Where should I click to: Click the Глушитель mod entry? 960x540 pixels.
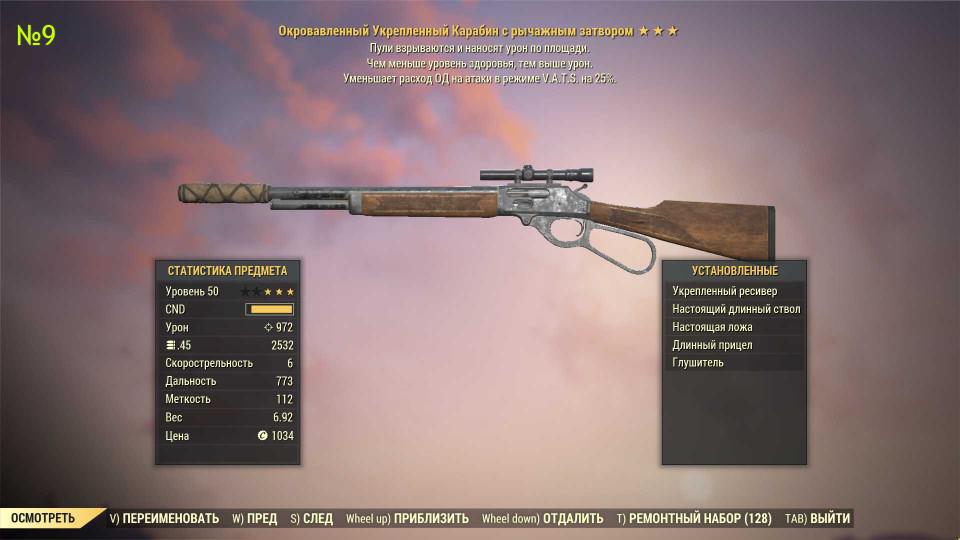point(735,363)
